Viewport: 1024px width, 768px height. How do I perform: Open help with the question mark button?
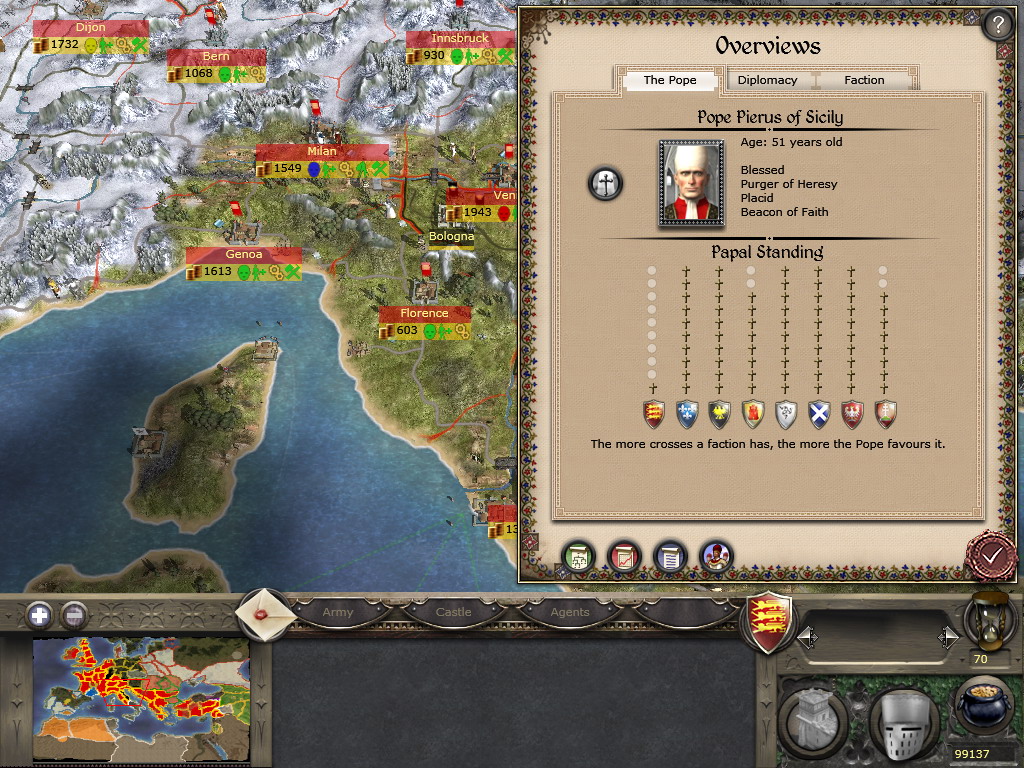click(996, 25)
